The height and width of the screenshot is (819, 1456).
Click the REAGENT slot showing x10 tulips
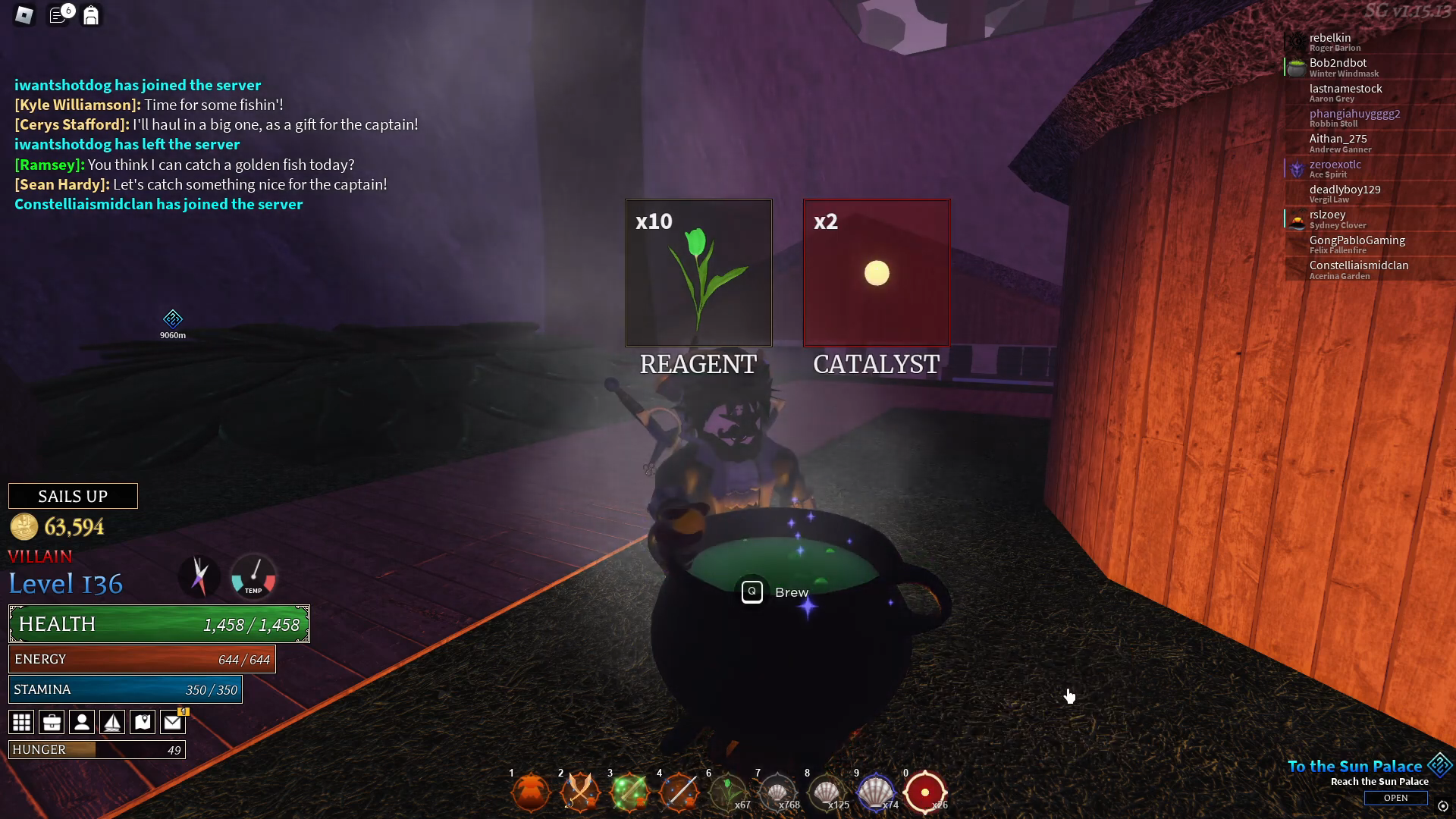[x=698, y=272]
